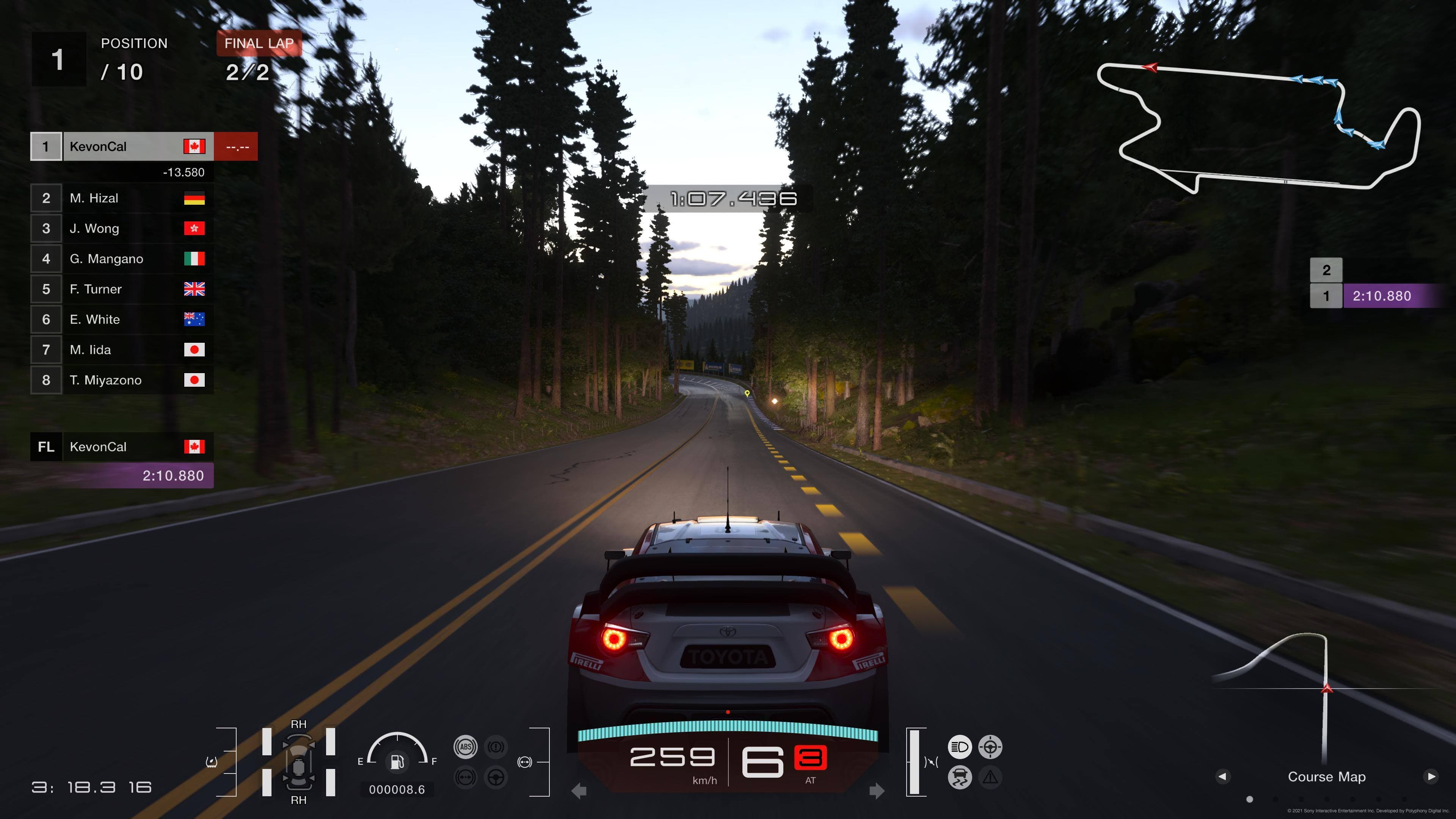Advance to the next MFD page after Course Map

1431,777
